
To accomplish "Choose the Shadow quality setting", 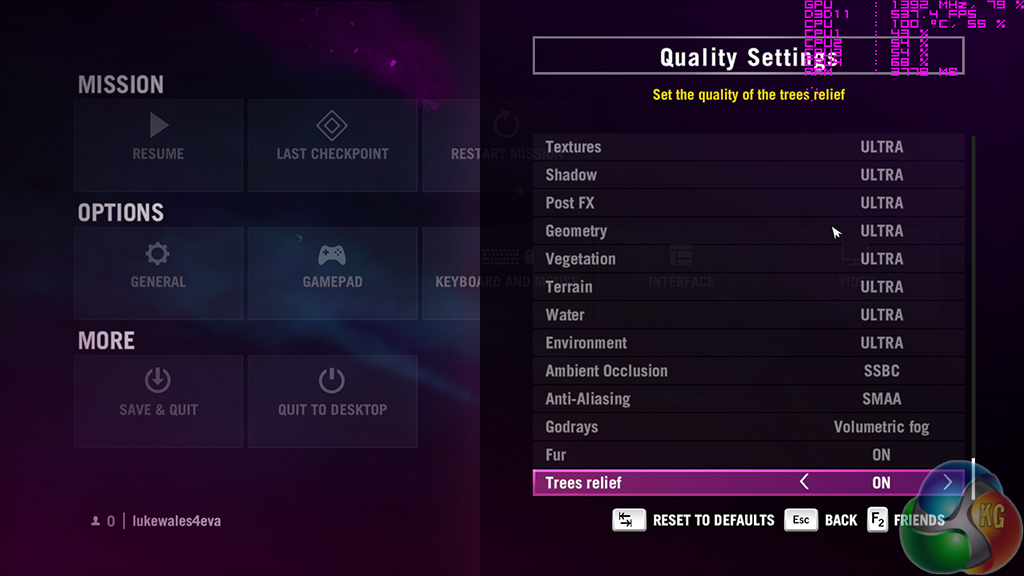I will coord(748,175).
